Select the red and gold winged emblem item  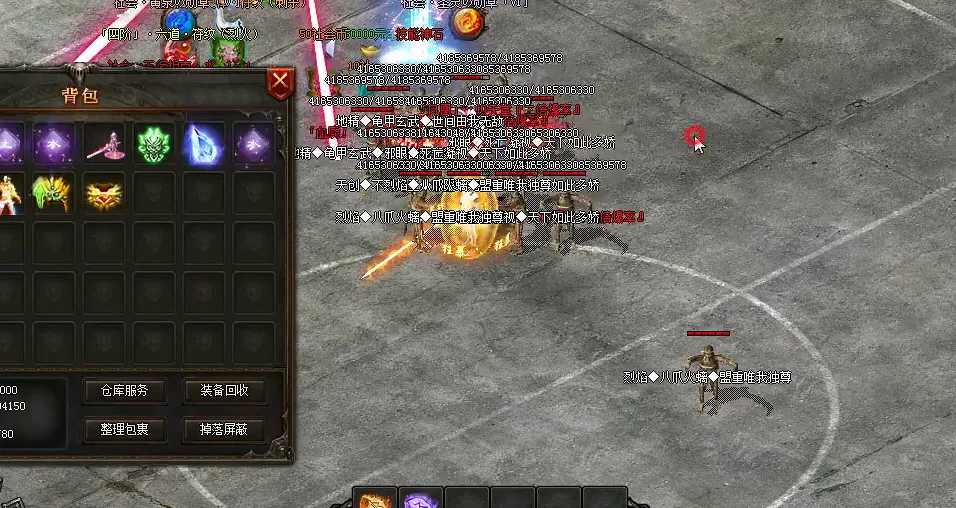point(104,193)
